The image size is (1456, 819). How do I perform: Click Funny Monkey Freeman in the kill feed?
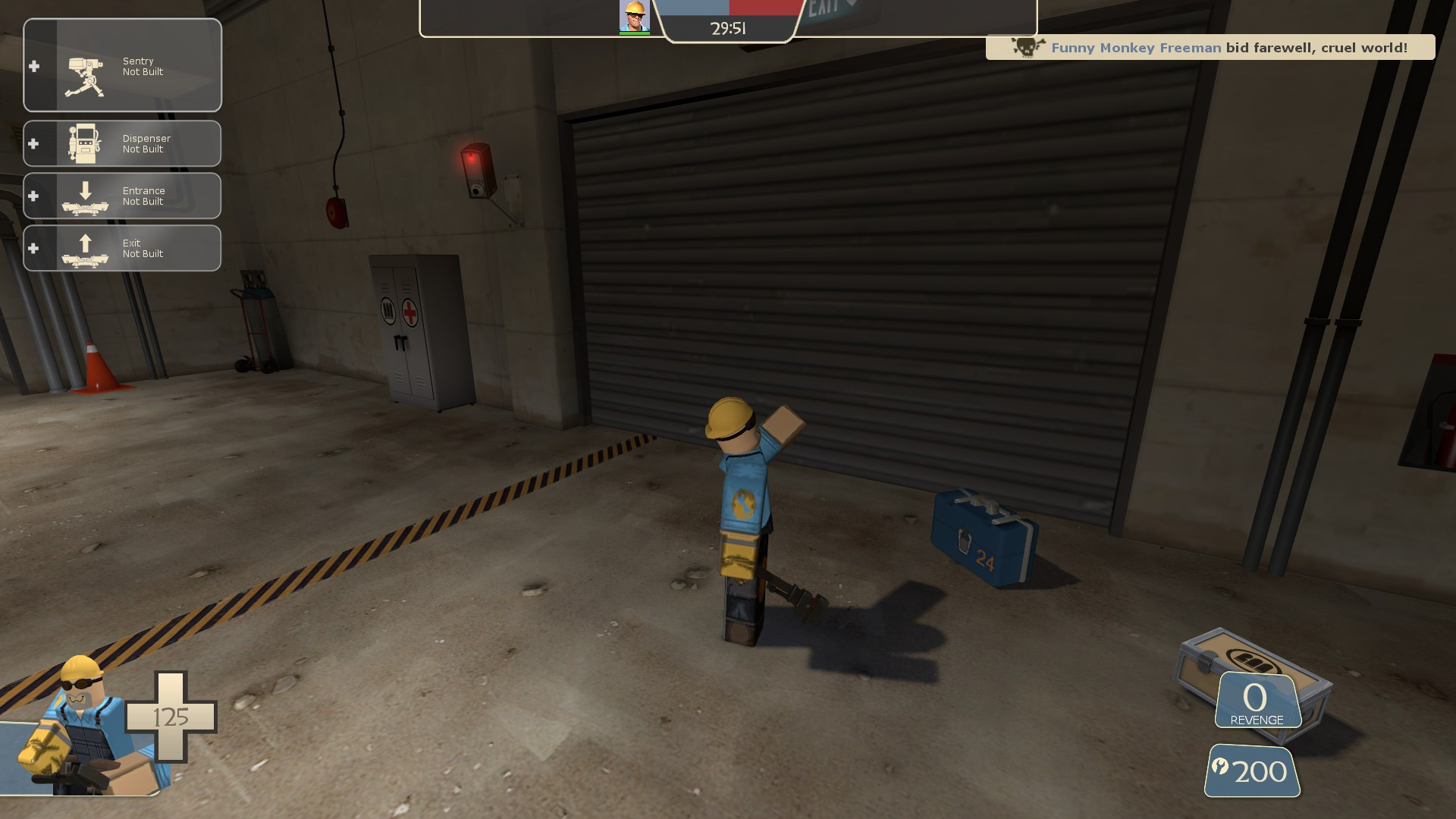pos(1137,47)
